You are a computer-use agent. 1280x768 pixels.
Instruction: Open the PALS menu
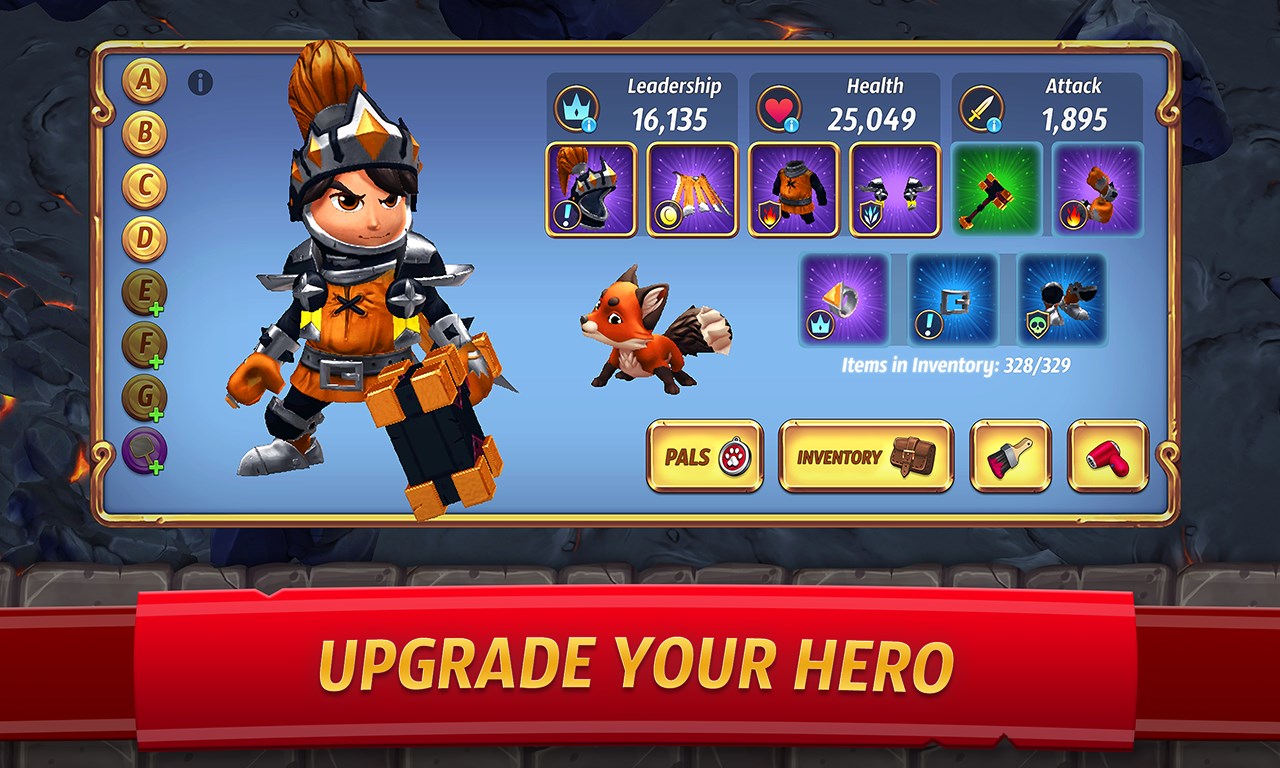pyautogui.click(x=705, y=457)
